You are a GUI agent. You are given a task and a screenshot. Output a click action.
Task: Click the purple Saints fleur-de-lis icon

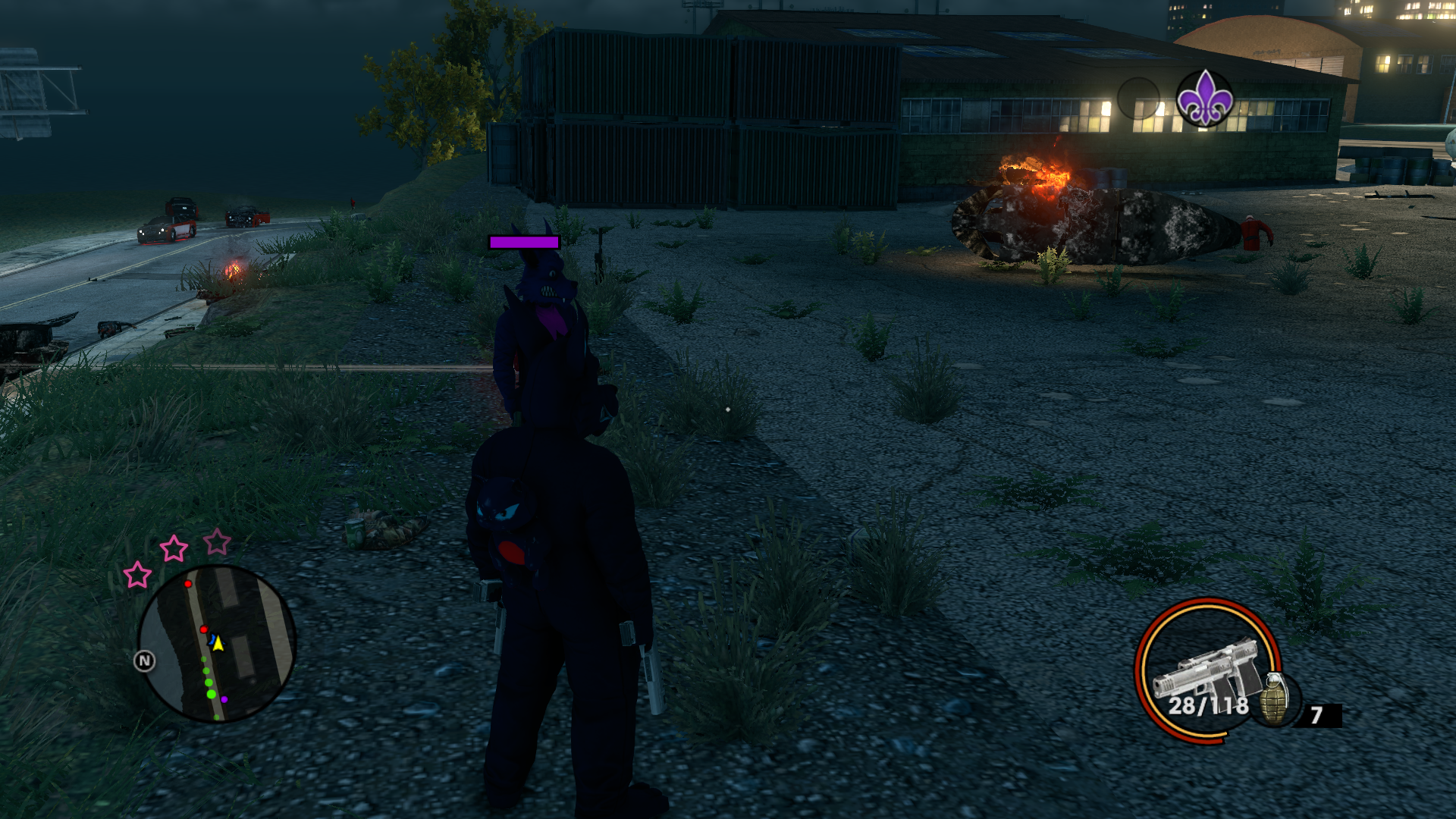click(1204, 99)
